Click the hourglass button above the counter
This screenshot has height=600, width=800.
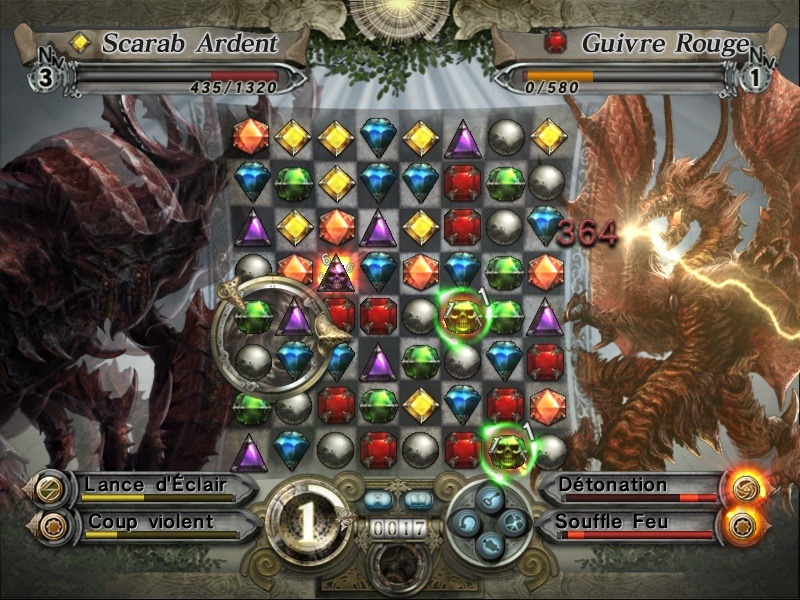pyautogui.click(x=377, y=499)
